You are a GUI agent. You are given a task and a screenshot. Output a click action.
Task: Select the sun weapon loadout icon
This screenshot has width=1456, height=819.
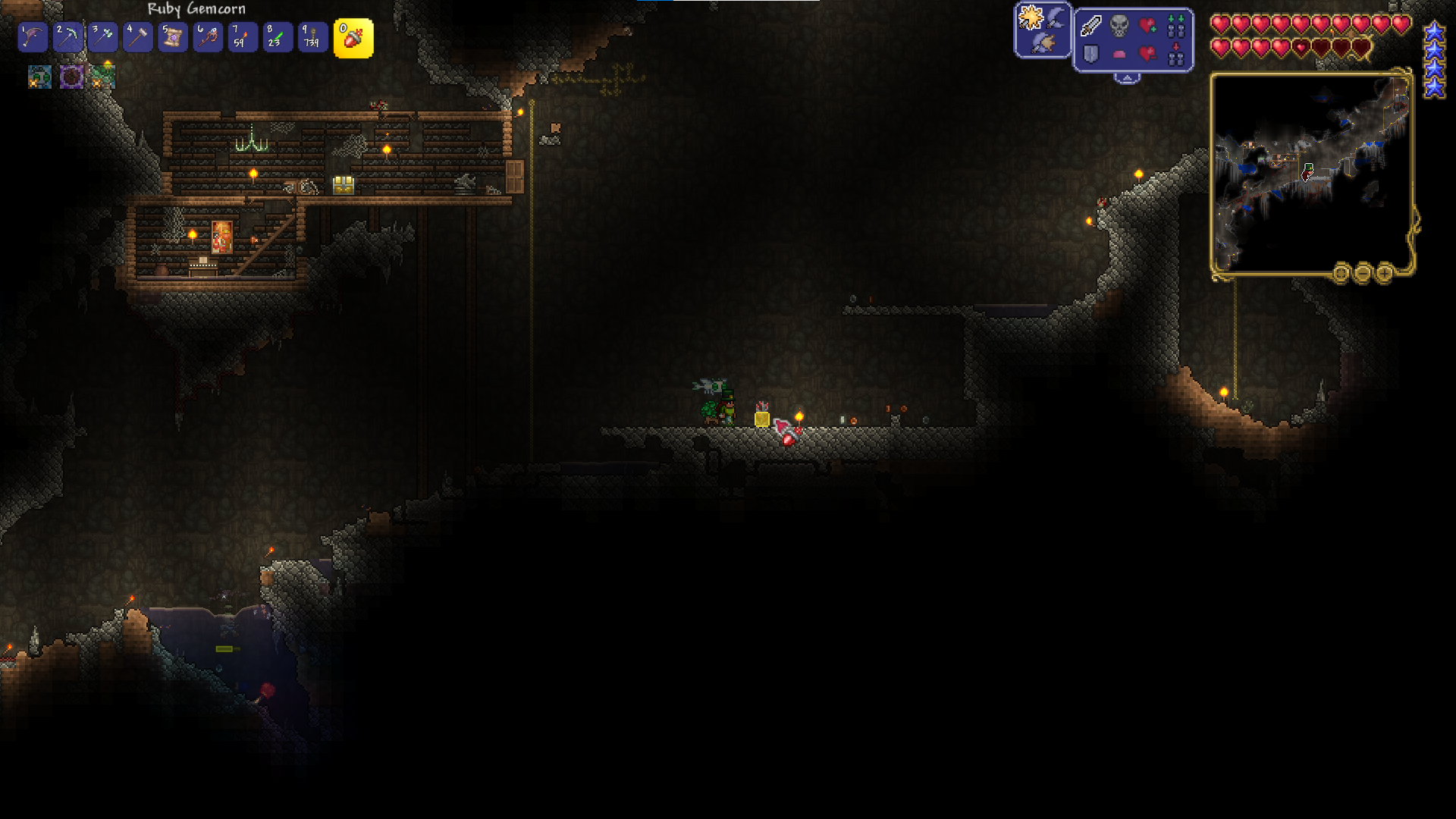1031,17
